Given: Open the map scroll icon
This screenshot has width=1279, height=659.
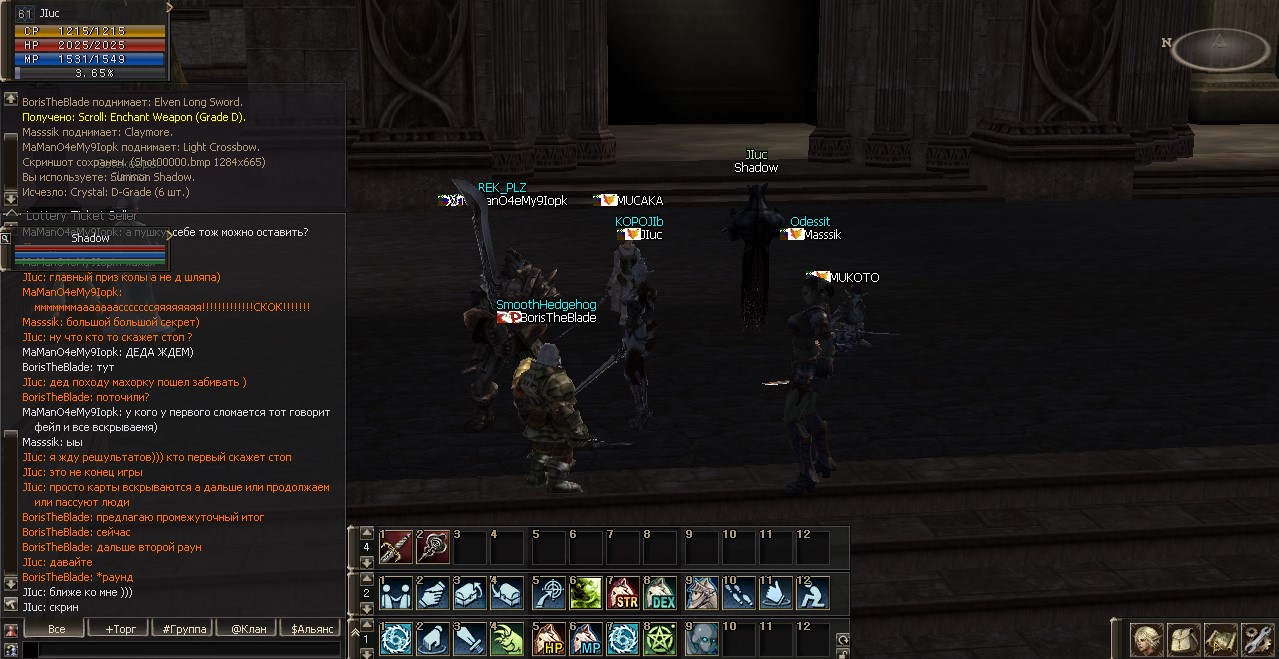Looking at the screenshot, I should click(1221, 639).
